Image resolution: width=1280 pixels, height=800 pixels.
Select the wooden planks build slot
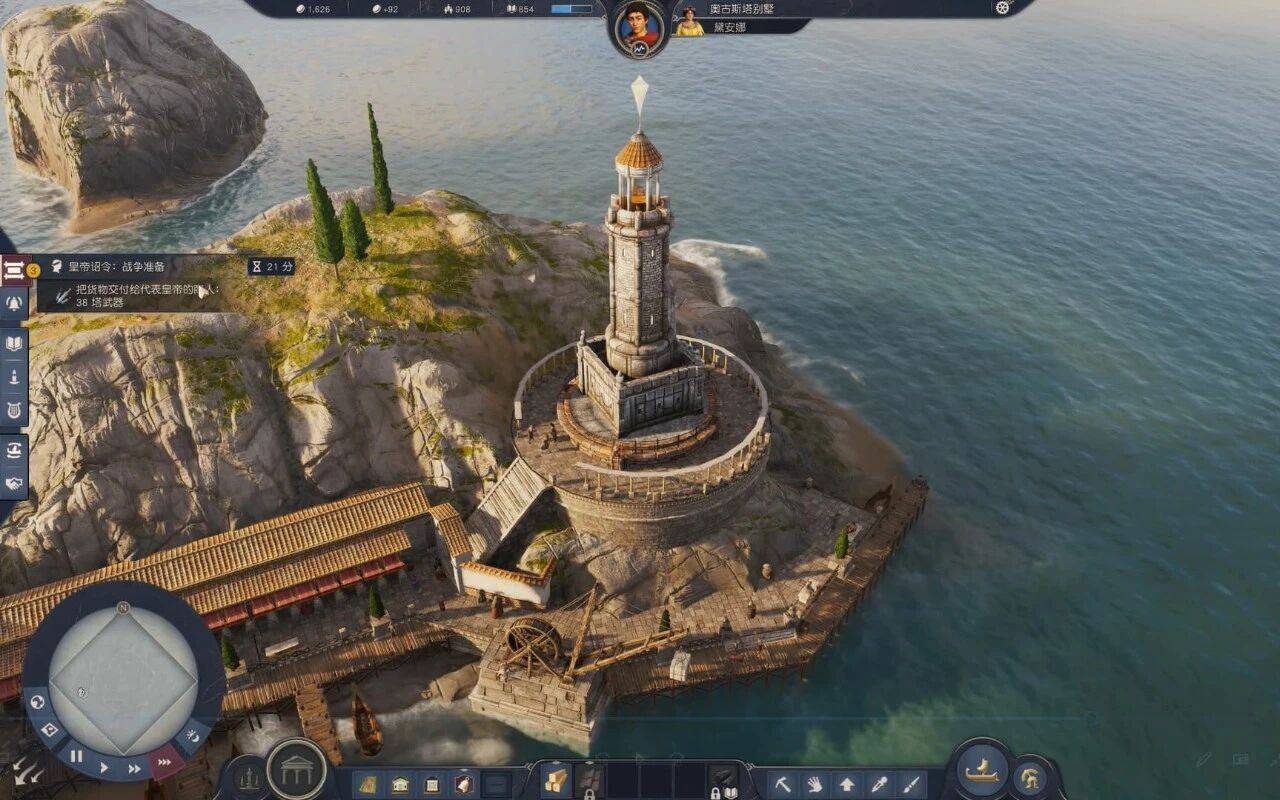pyautogui.click(x=555, y=781)
